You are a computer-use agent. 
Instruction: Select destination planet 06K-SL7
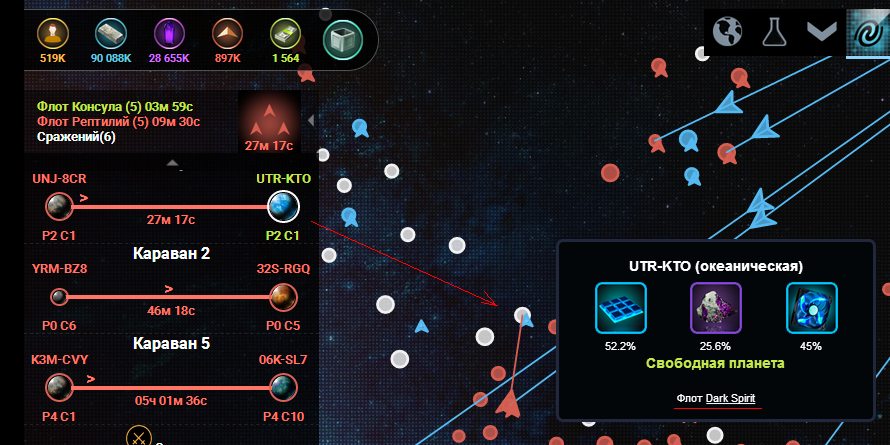pyautogui.click(x=283, y=385)
